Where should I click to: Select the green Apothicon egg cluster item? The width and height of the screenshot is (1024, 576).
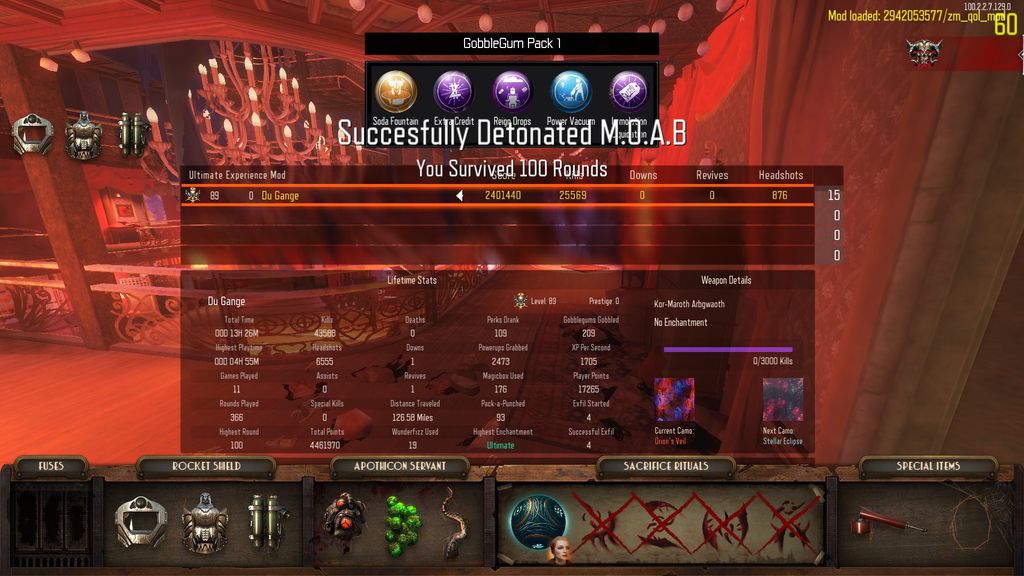click(x=404, y=524)
